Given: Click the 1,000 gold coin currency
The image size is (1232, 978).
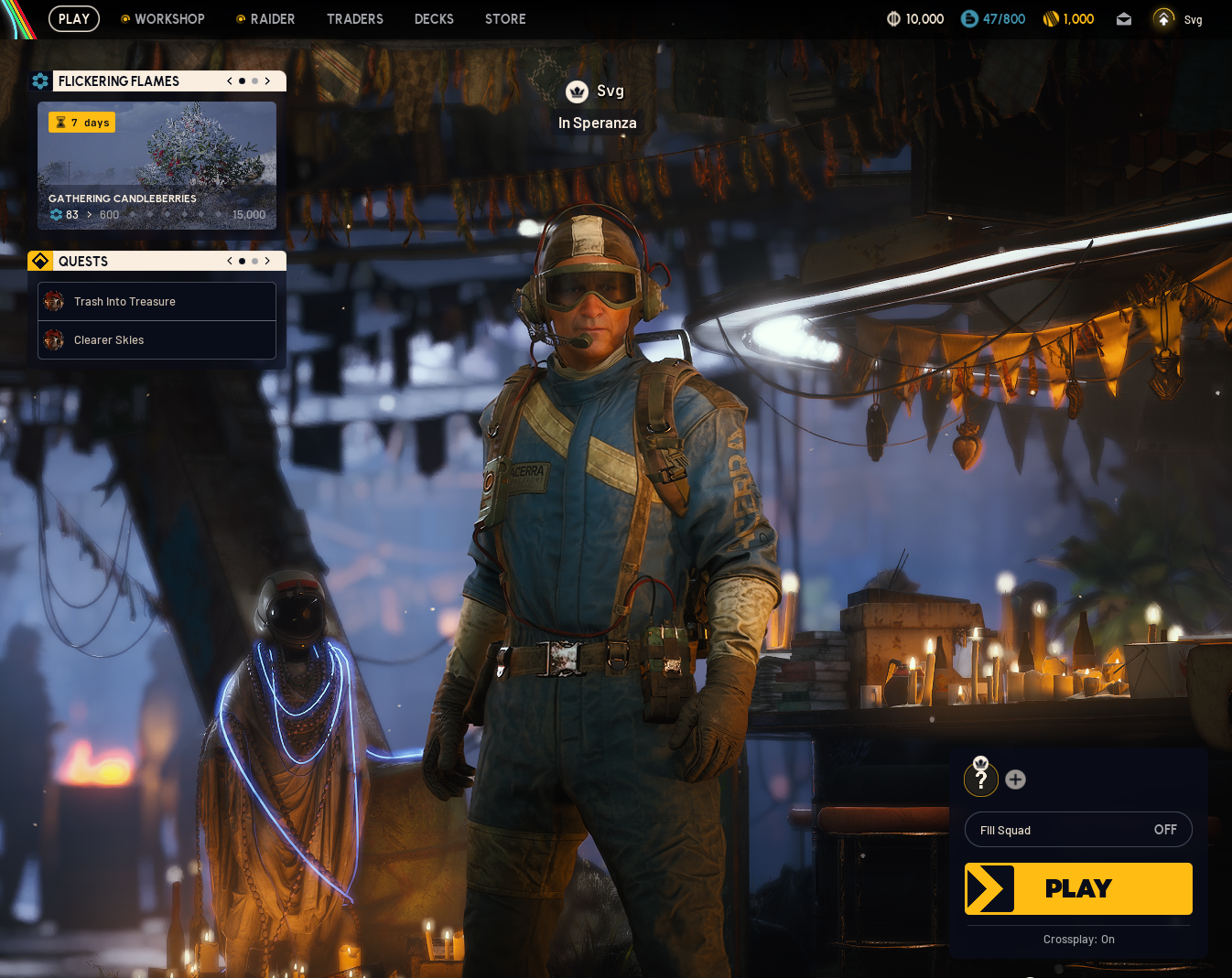Looking at the screenshot, I should pos(1068,19).
